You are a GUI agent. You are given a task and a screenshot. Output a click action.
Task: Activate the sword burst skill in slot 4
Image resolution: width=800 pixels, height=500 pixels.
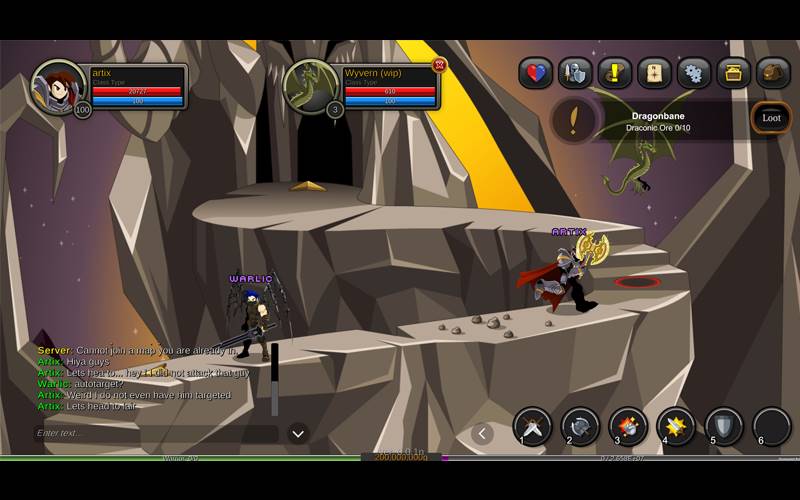pos(676,427)
